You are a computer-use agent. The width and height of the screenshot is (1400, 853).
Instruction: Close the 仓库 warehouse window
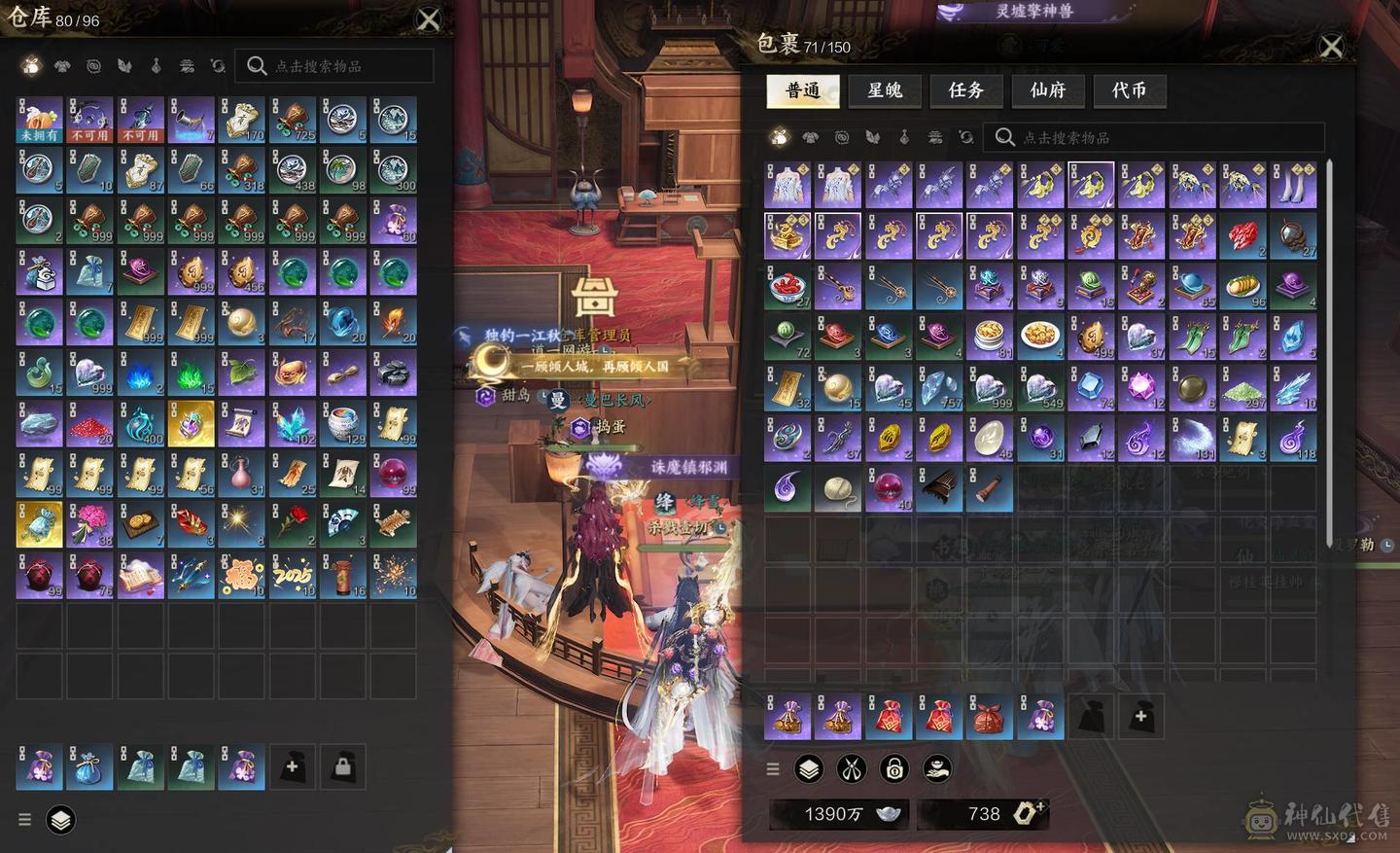(x=428, y=19)
